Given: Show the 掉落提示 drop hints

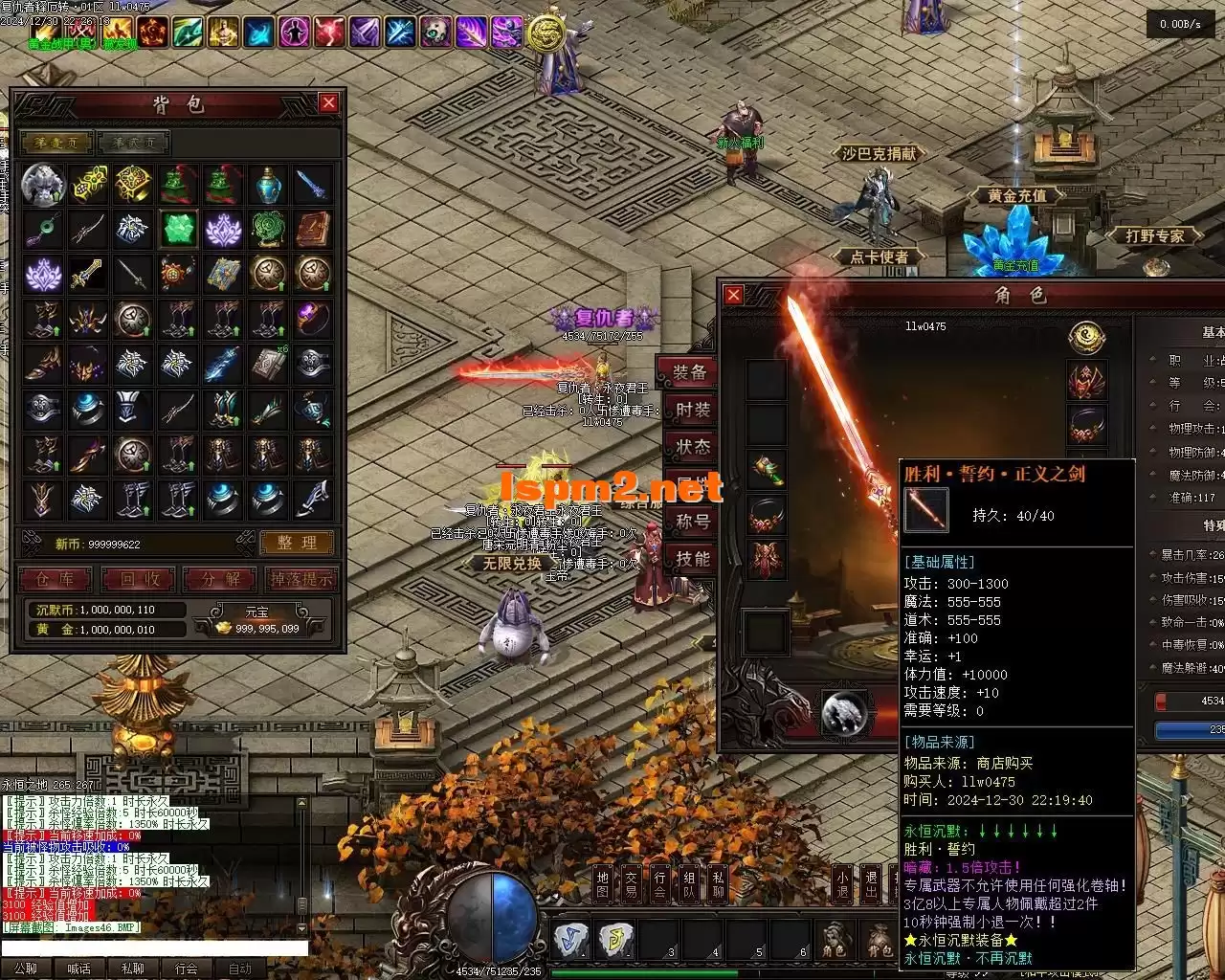Looking at the screenshot, I should (x=301, y=579).
